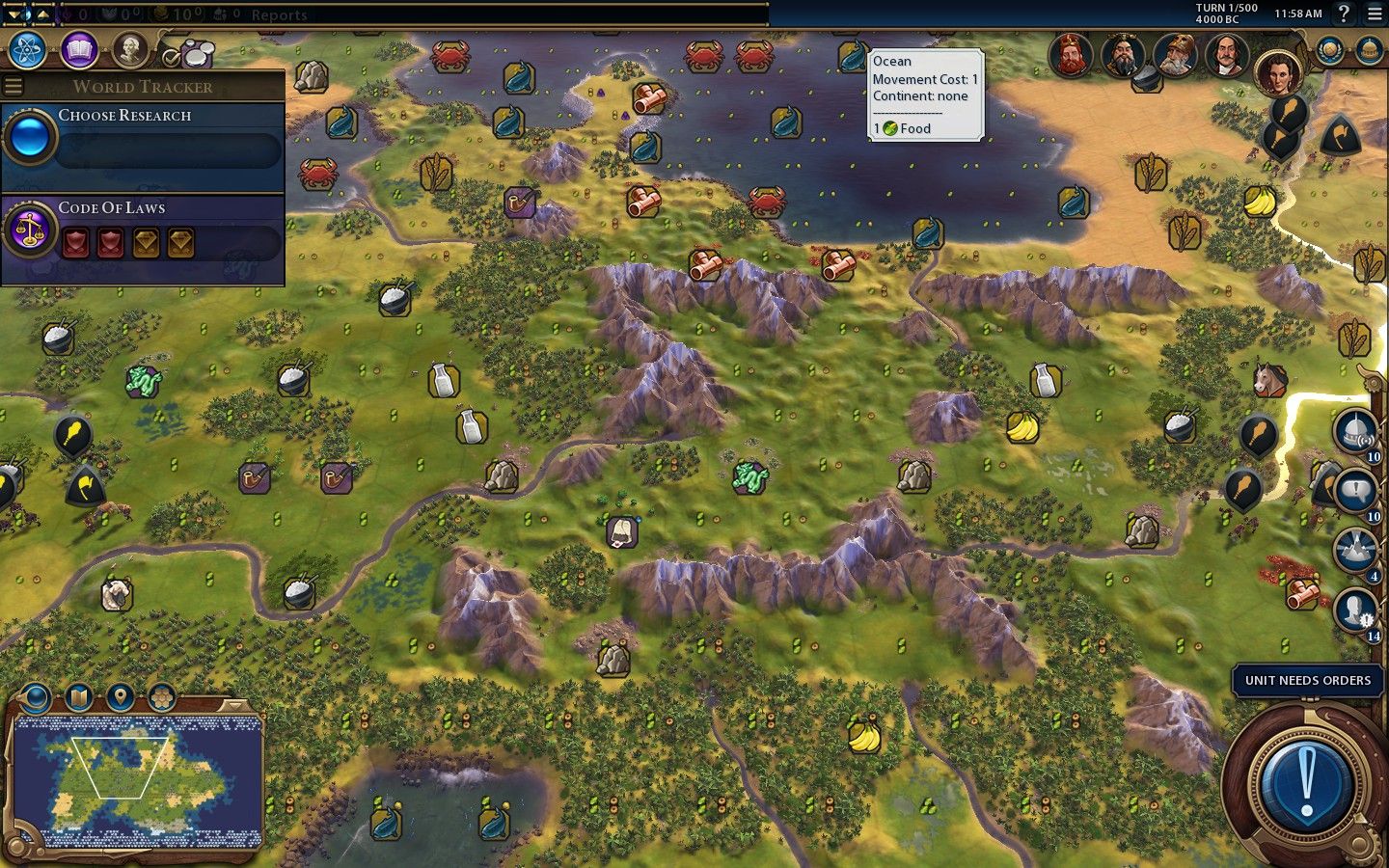
Task: Open the main game menu
Action: (1375, 14)
